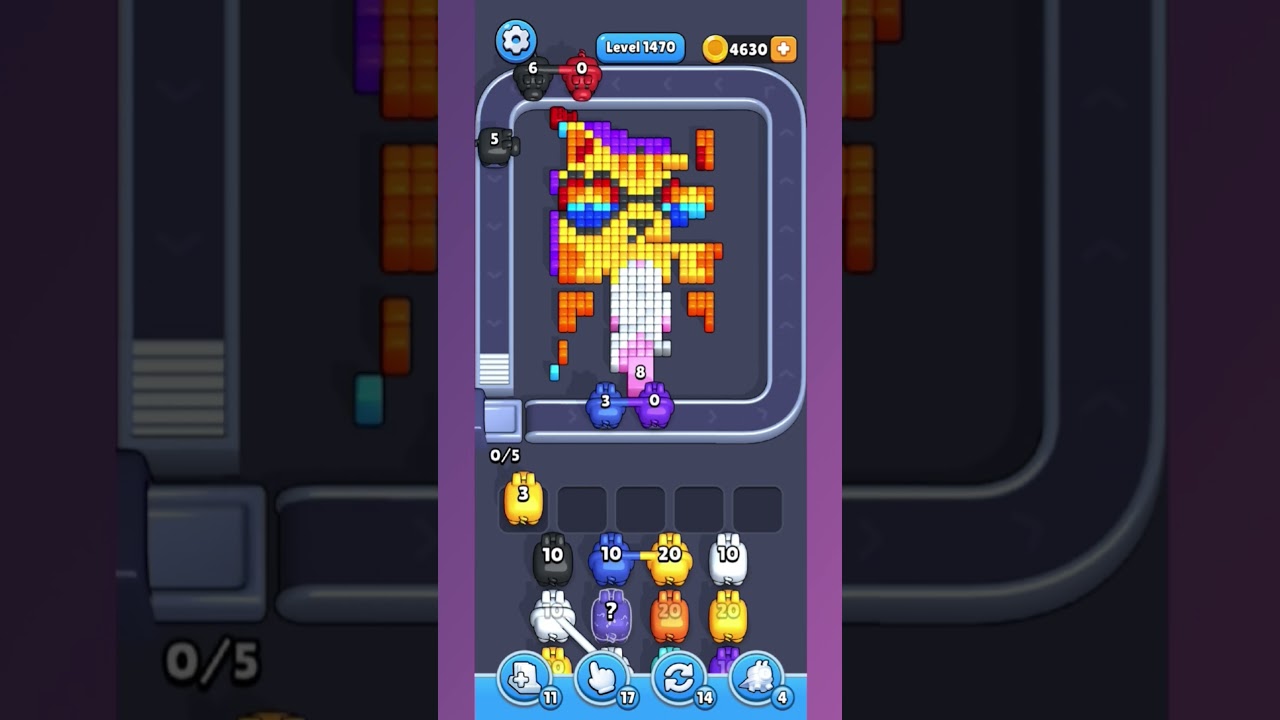Open the Level 1470 badge
1280x720 pixels.
[640, 46]
